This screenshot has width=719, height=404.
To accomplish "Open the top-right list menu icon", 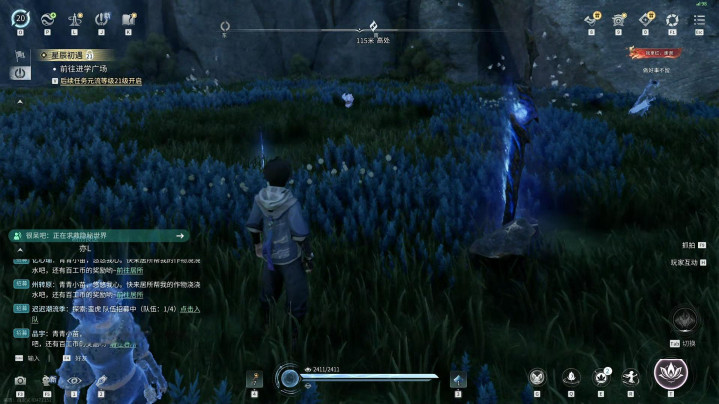I will click(698, 19).
